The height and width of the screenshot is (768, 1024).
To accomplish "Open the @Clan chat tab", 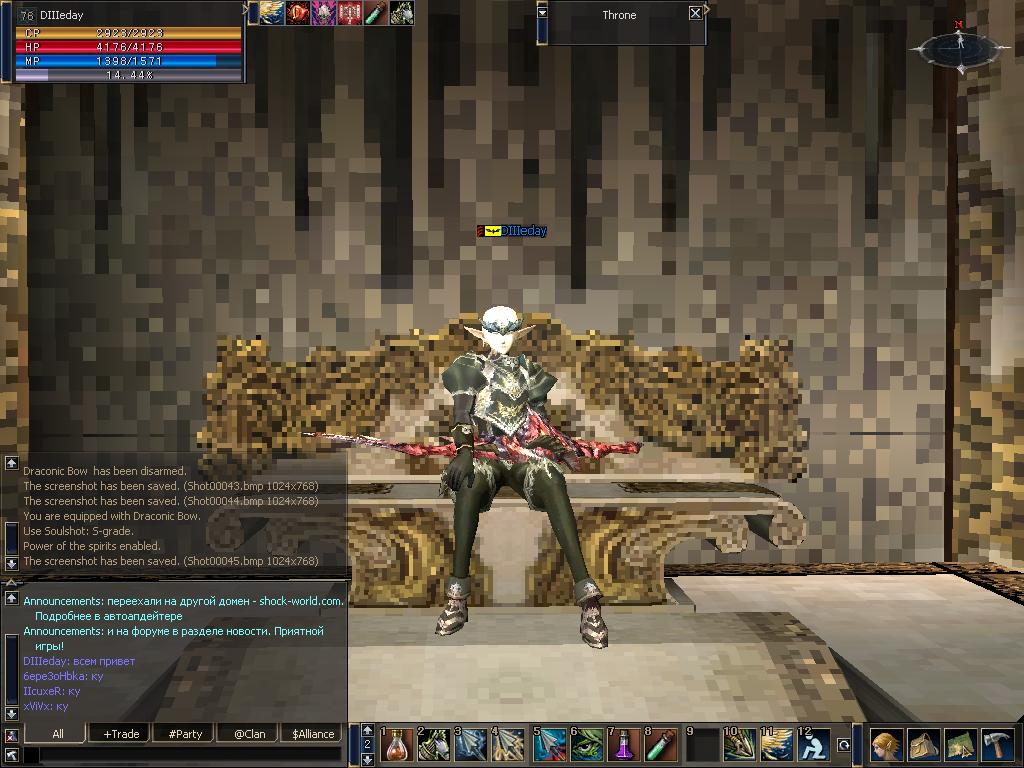I will [x=249, y=733].
